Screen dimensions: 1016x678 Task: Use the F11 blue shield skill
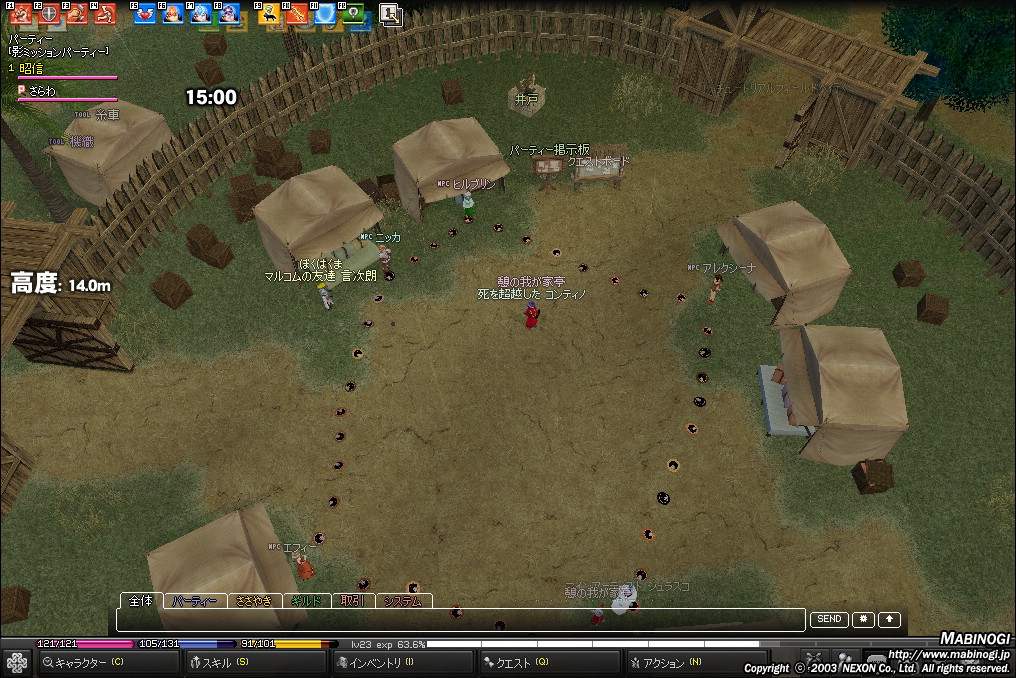324,14
